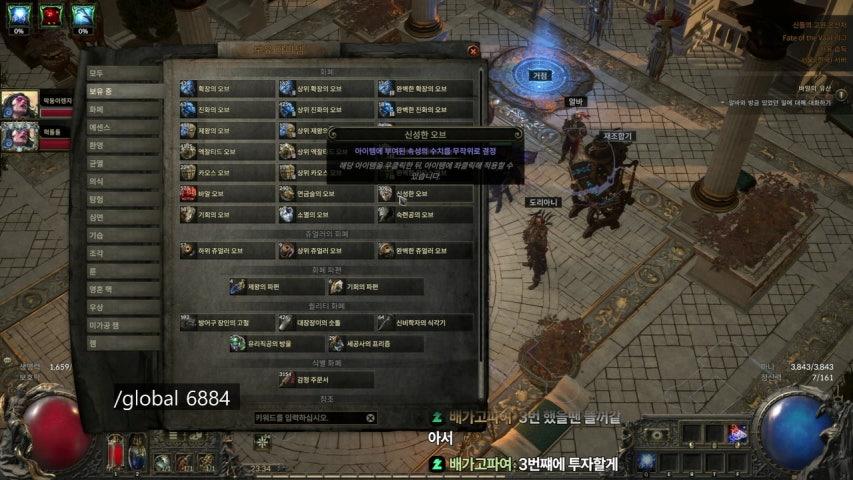Image resolution: width=853 pixels, height=480 pixels.
Task: Select the 소멸의 오브 item
Action: pos(326,214)
